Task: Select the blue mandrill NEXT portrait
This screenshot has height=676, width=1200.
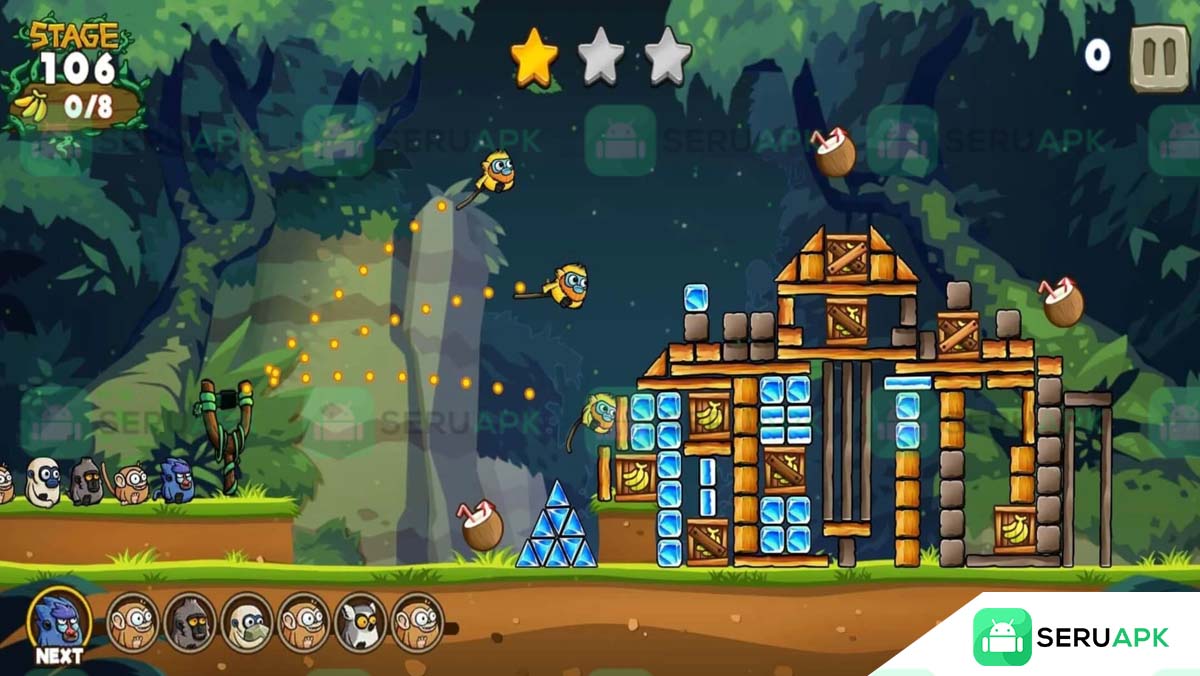Action: coord(59,622)
